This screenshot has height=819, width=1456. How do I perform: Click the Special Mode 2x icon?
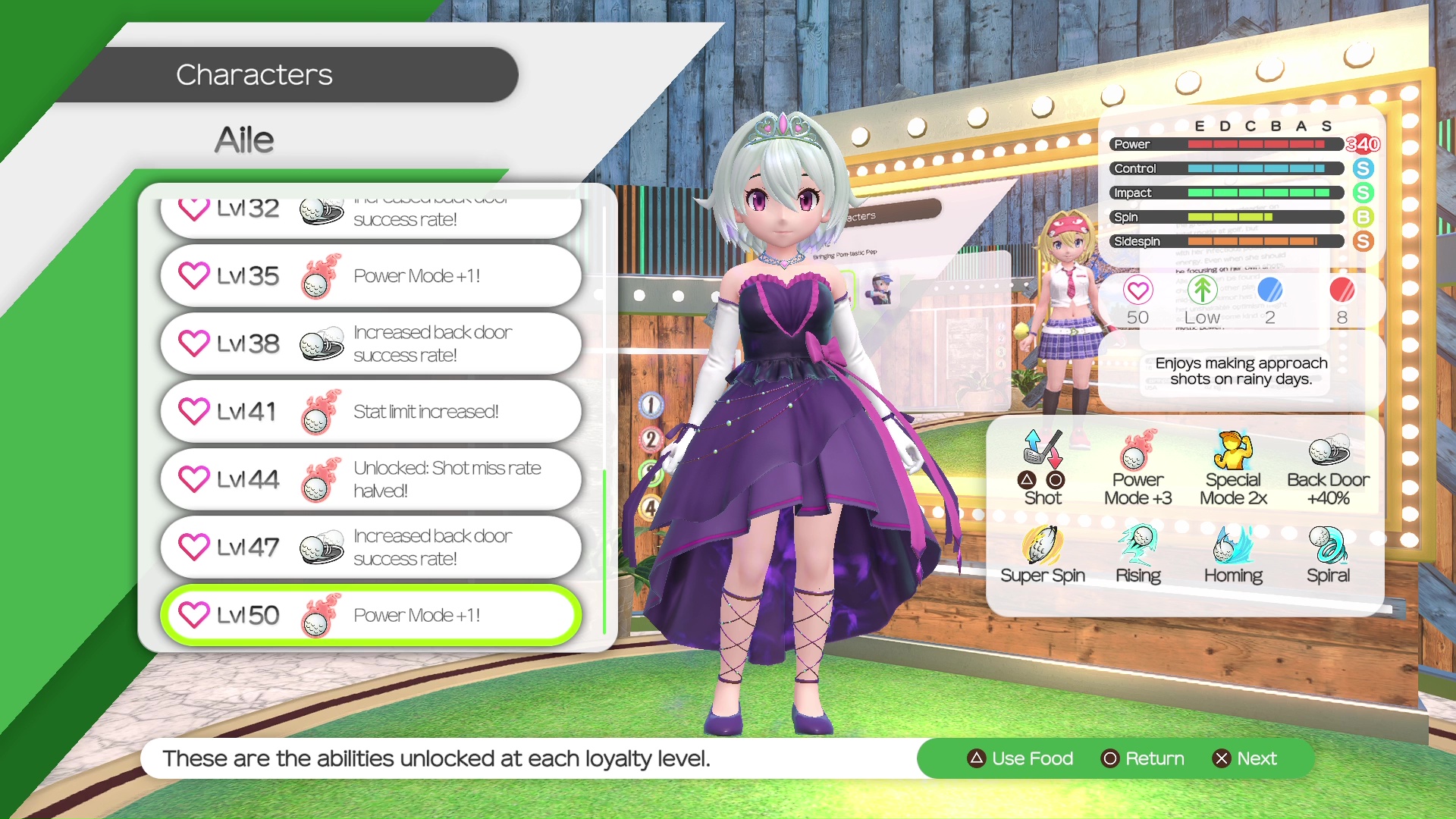coord(1233,451)
